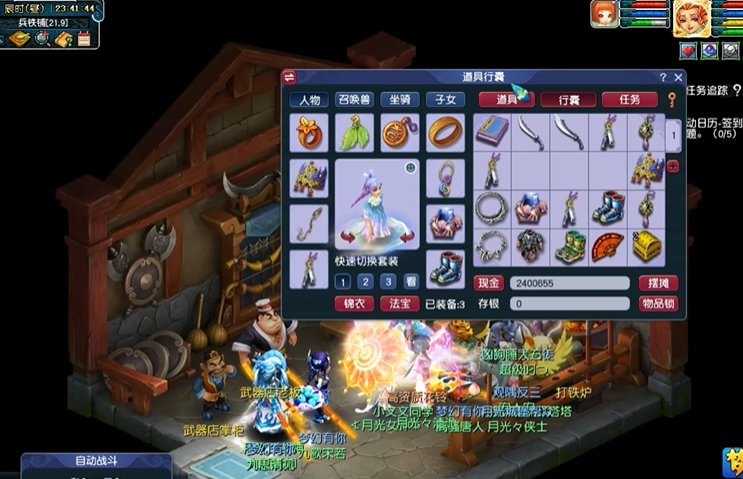Select the purple book in the inventory
Viewport: 743px width, 479px height.
coord(492,131)
